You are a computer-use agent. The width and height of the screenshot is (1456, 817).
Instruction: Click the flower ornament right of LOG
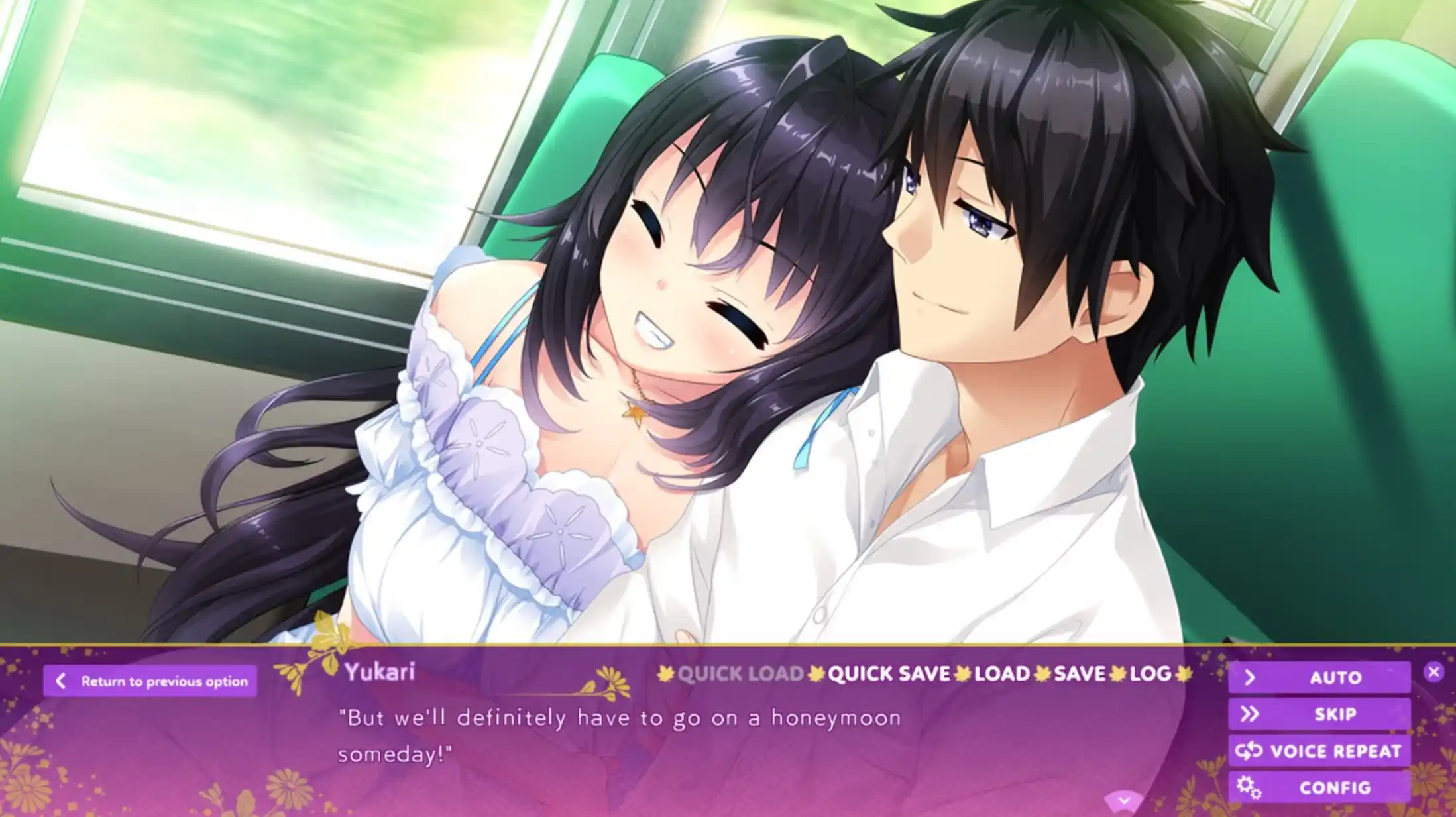point(1183,675)
